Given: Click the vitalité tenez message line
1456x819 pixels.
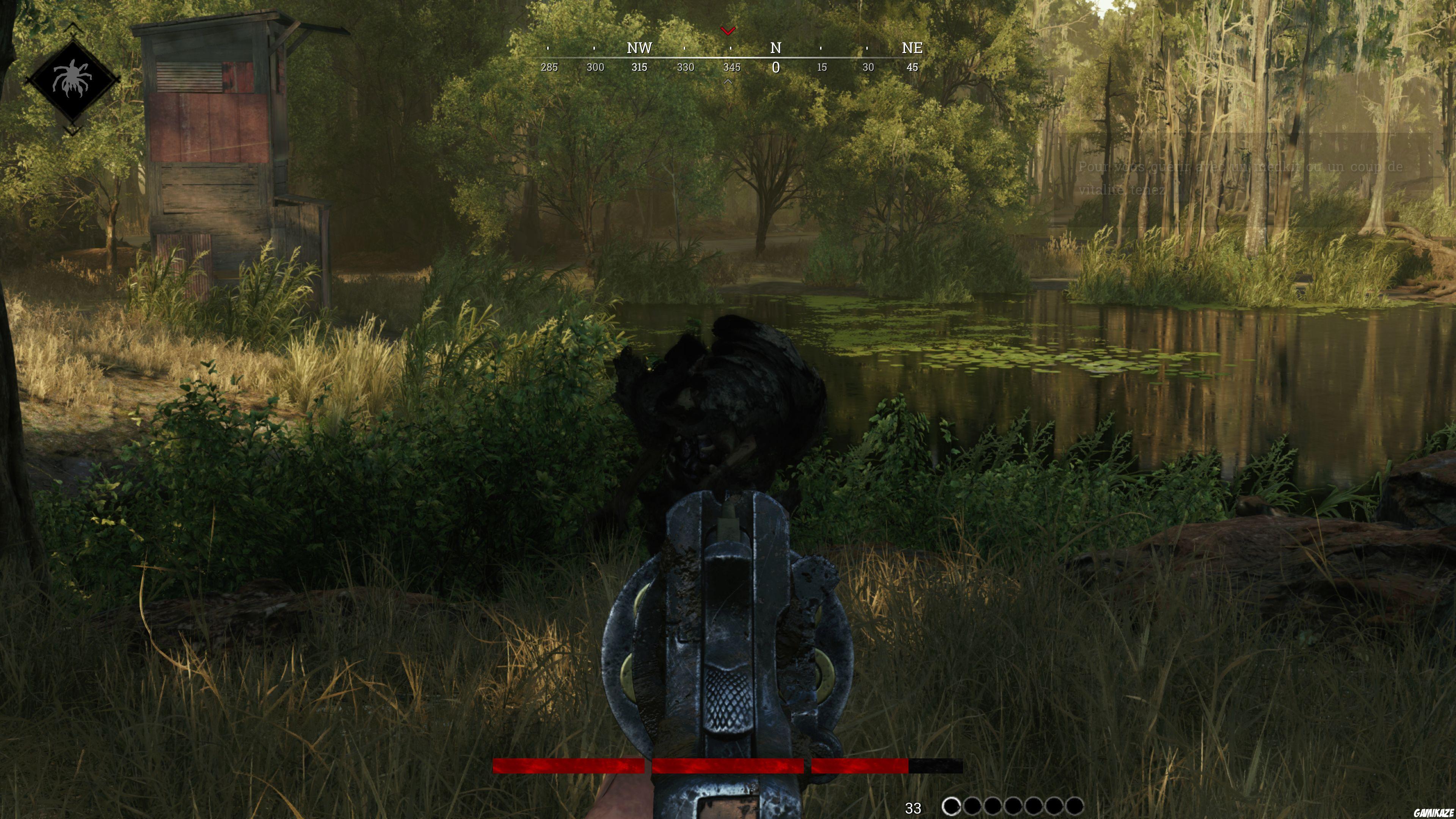Looking at the screenshot, I should click(1122, 189).
